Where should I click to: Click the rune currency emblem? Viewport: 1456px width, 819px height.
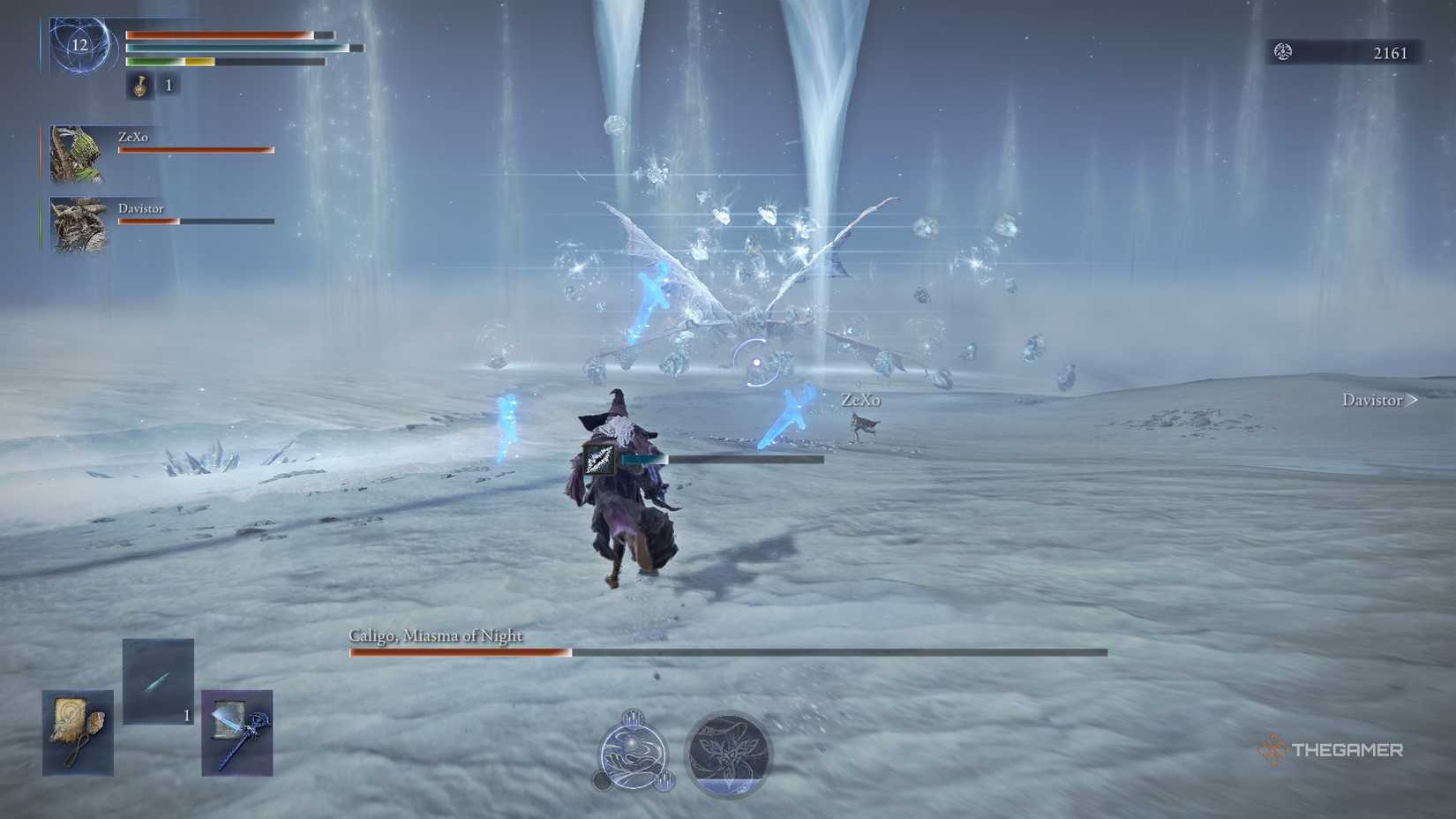(x=1281, y=52)
